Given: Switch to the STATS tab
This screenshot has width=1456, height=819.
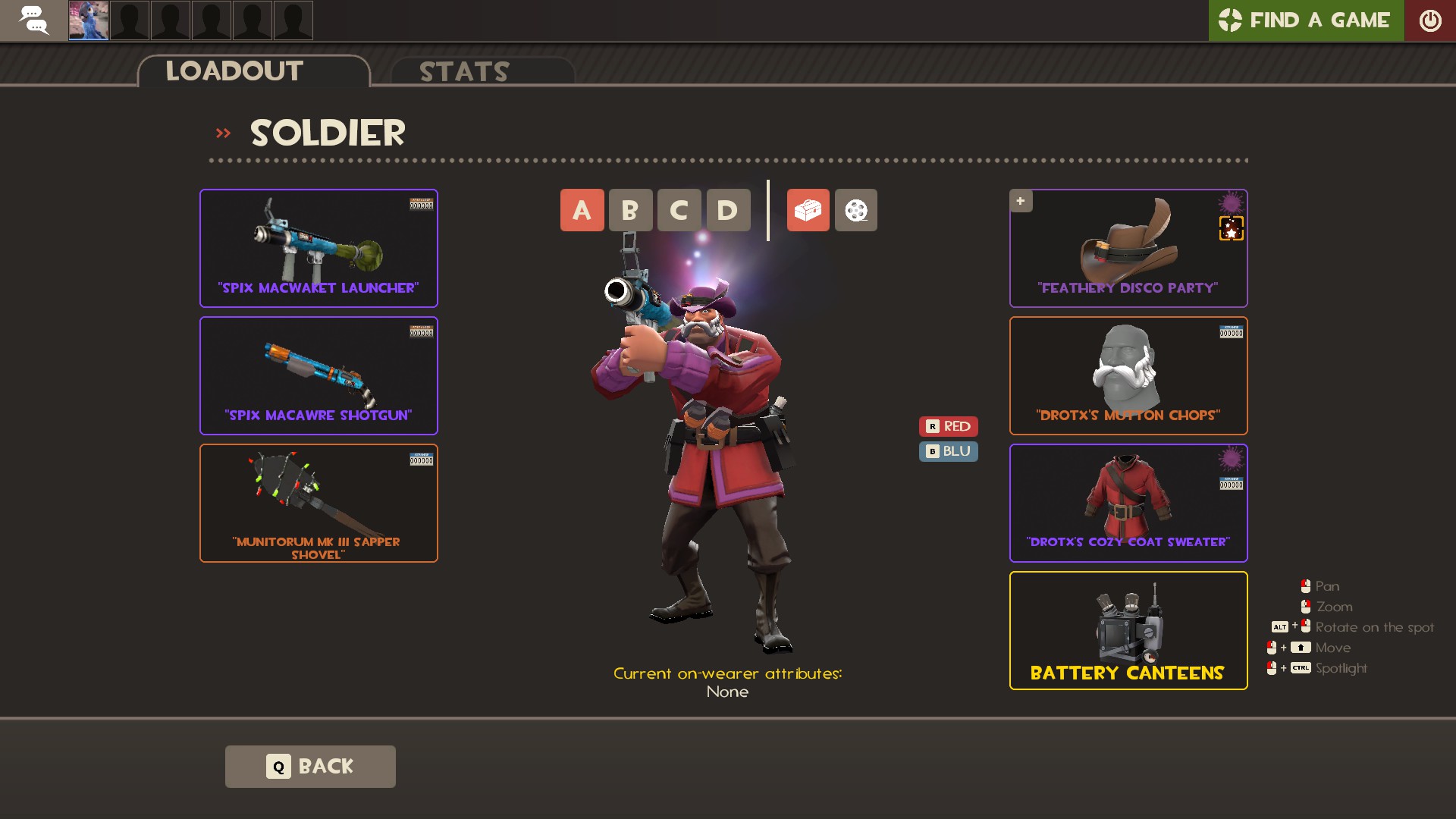Looking at the screenshot, I should (x=463, y=72).
